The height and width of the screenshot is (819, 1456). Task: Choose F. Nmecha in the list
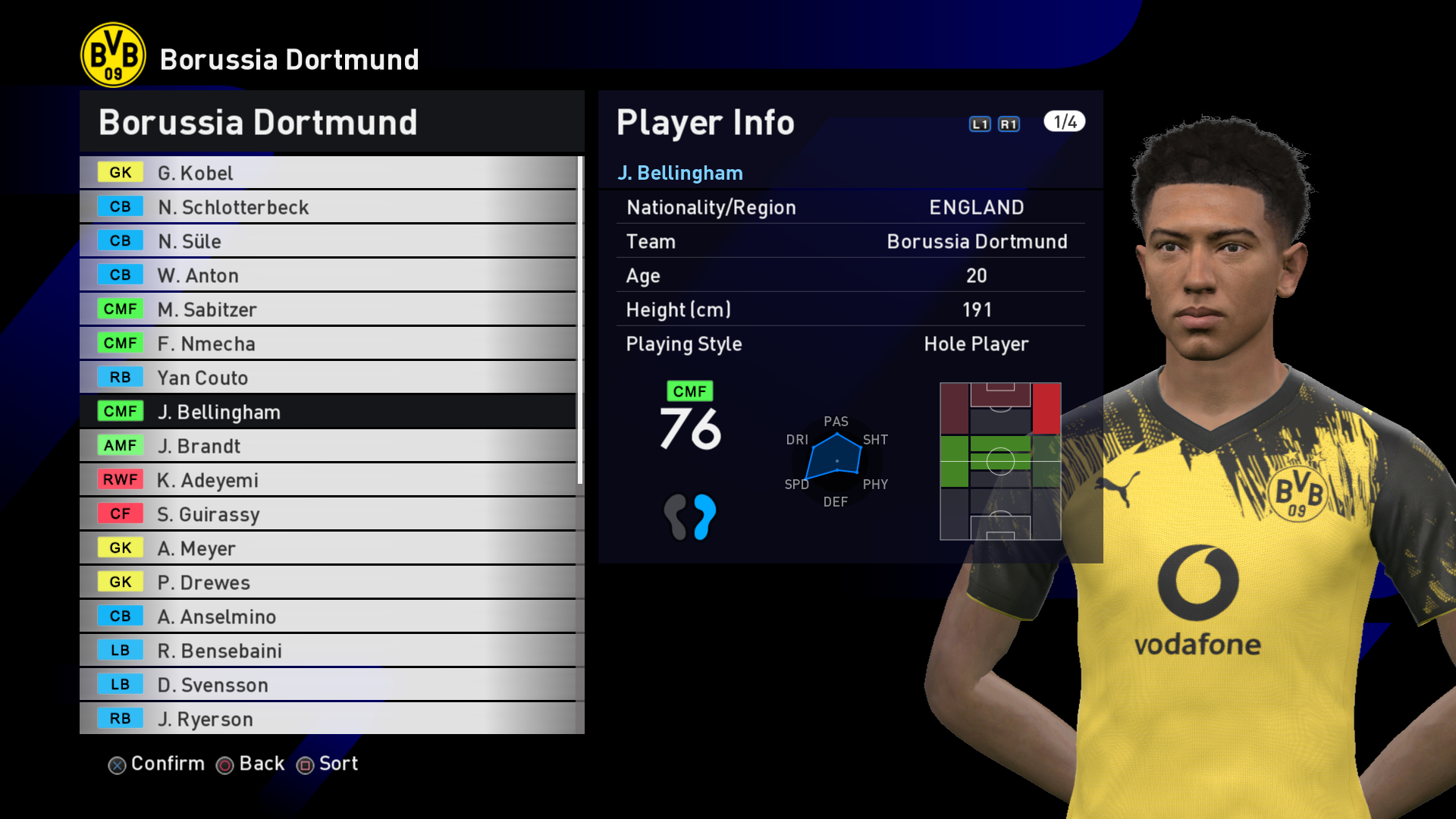click(328, 344)
